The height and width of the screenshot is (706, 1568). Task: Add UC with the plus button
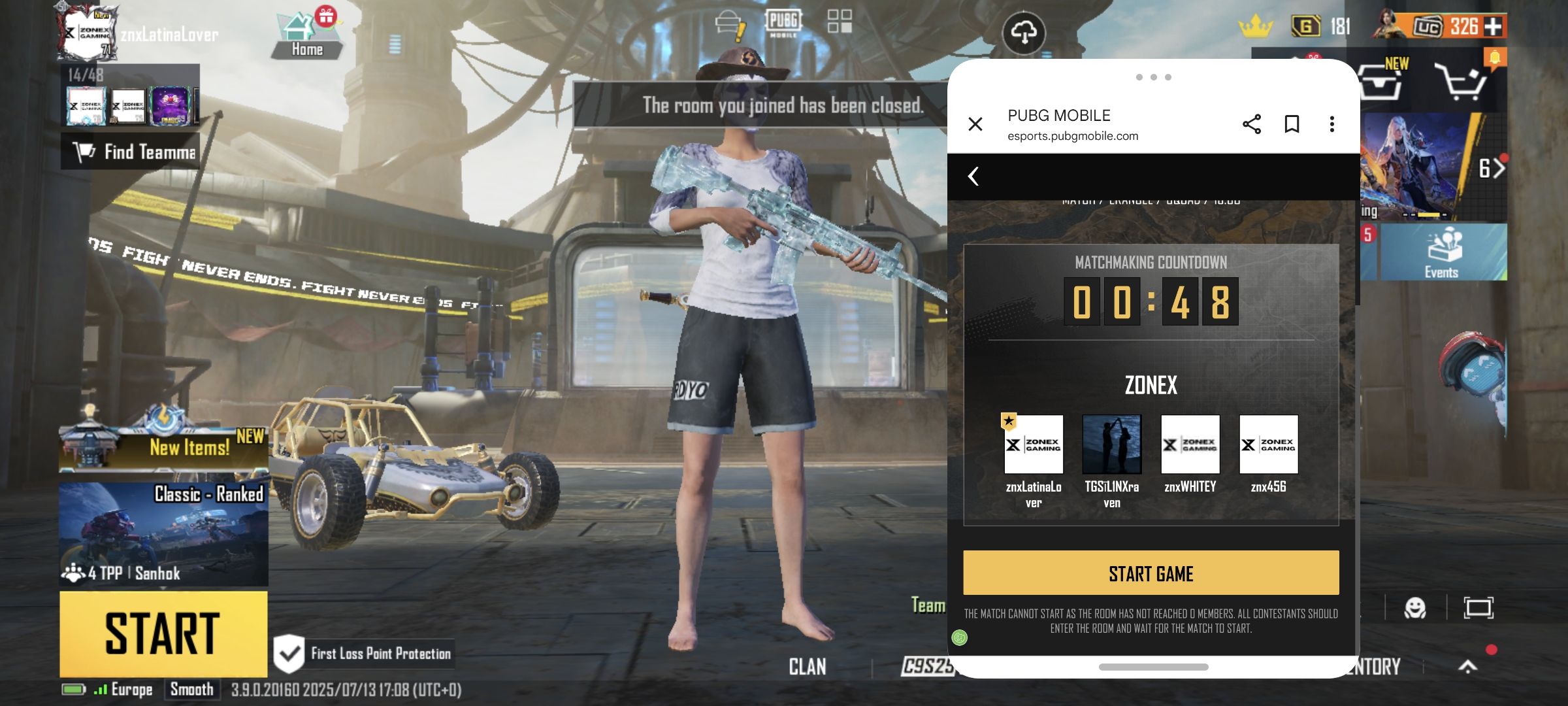(1493, 27)
